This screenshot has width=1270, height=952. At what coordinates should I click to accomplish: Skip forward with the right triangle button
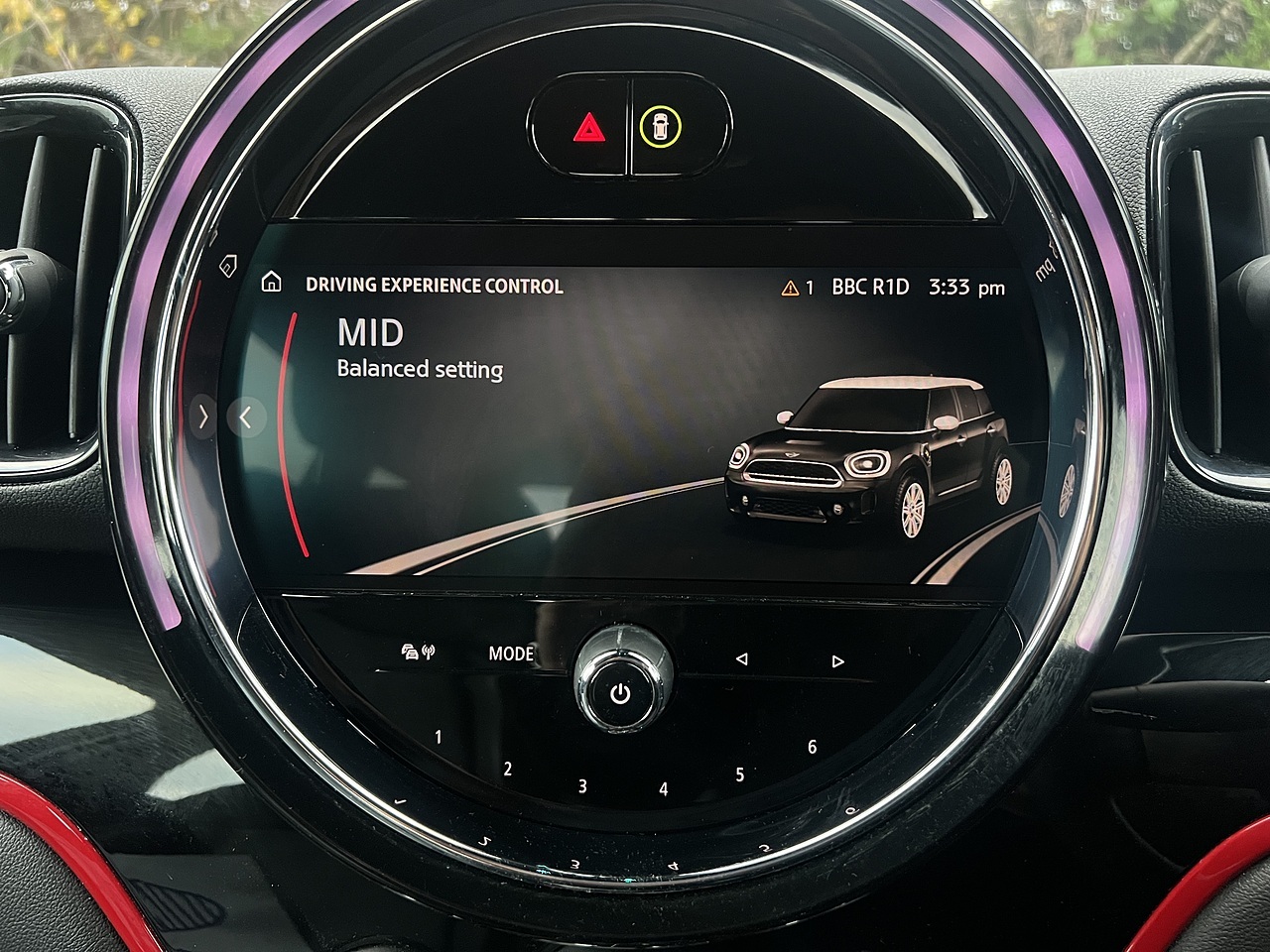click(838, 660)
